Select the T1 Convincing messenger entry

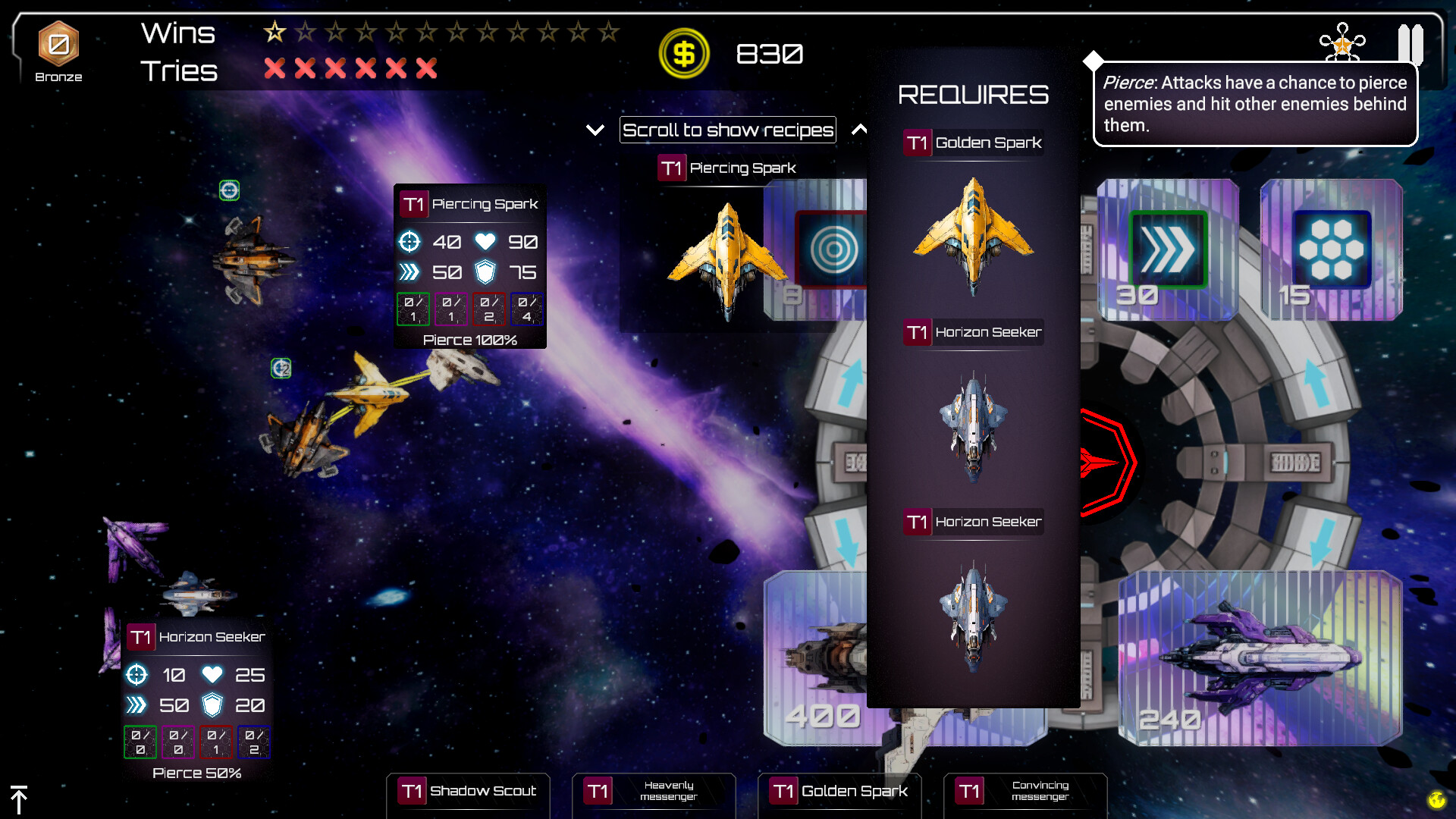(x=1025, y=791)
